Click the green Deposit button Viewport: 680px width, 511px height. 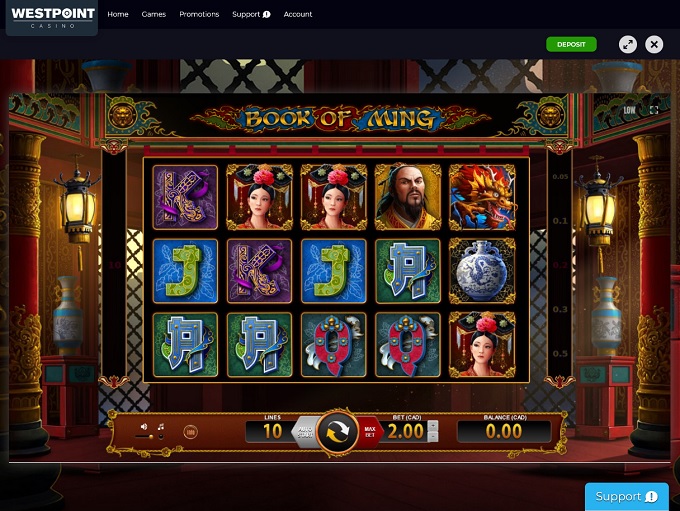pyautogui.click(x=571, y=44)
